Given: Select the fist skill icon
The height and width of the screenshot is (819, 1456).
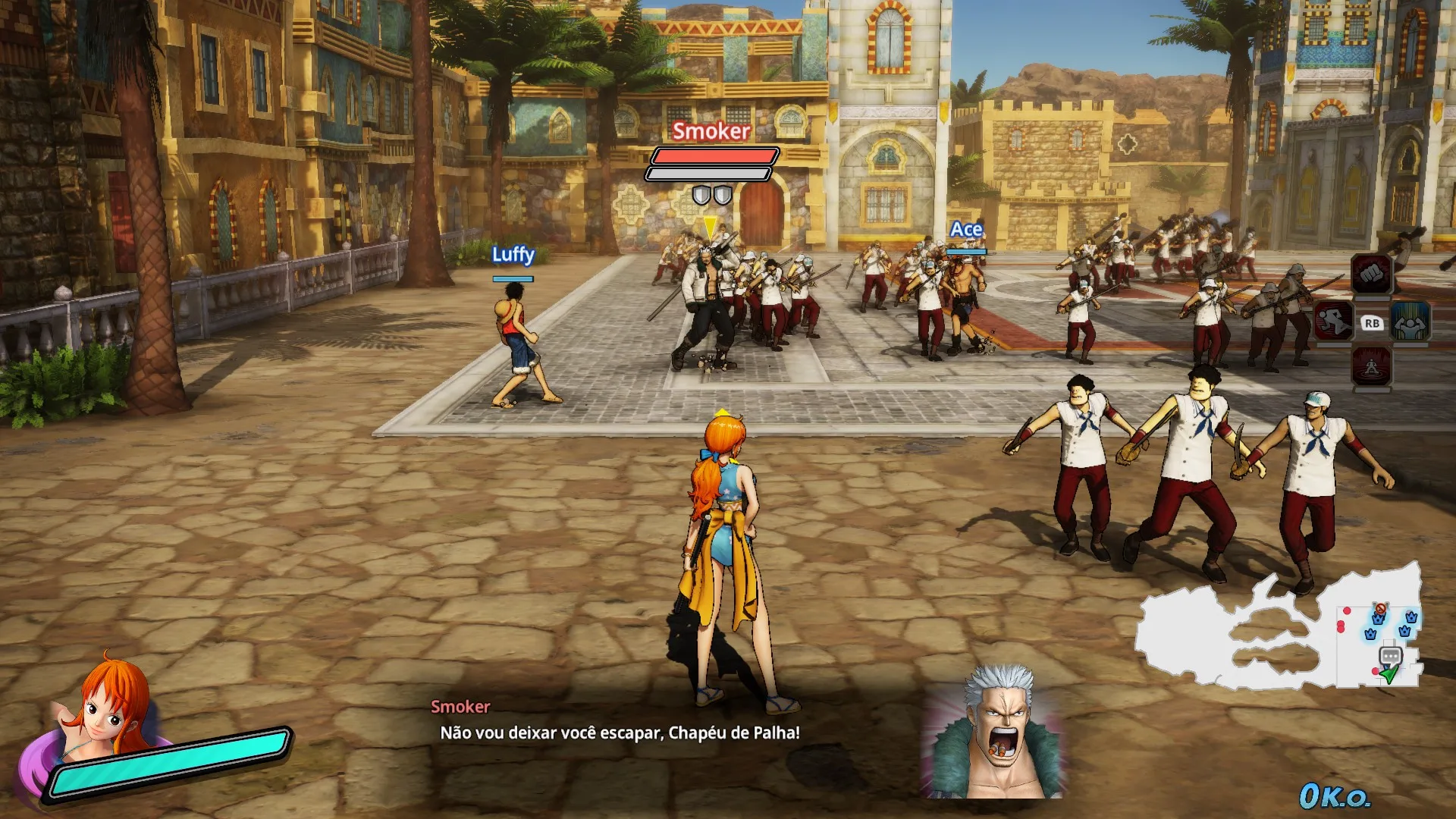Looking at the screenshot, I should (1372, 275).
